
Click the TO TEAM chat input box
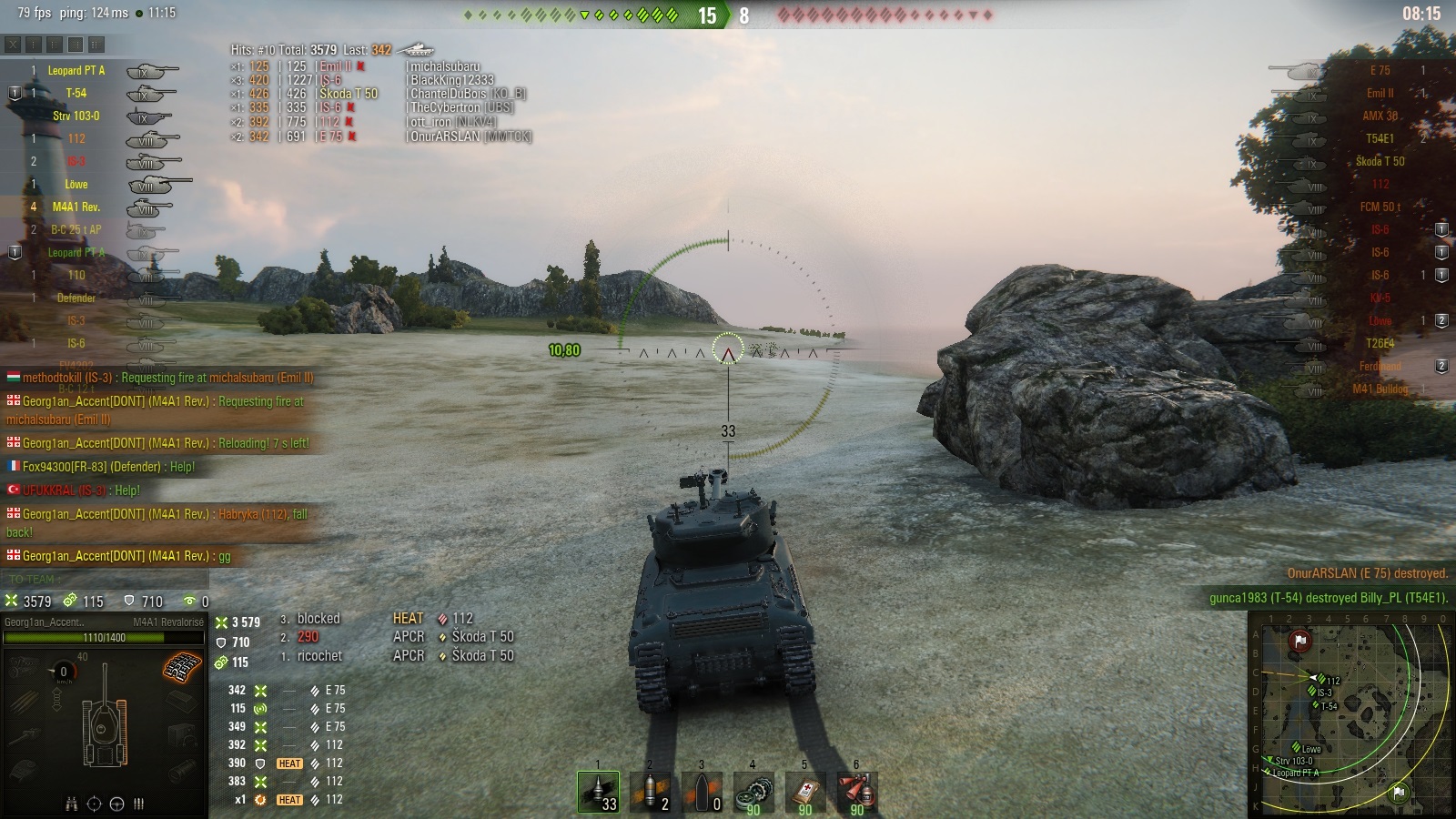[x=105, y=579]
